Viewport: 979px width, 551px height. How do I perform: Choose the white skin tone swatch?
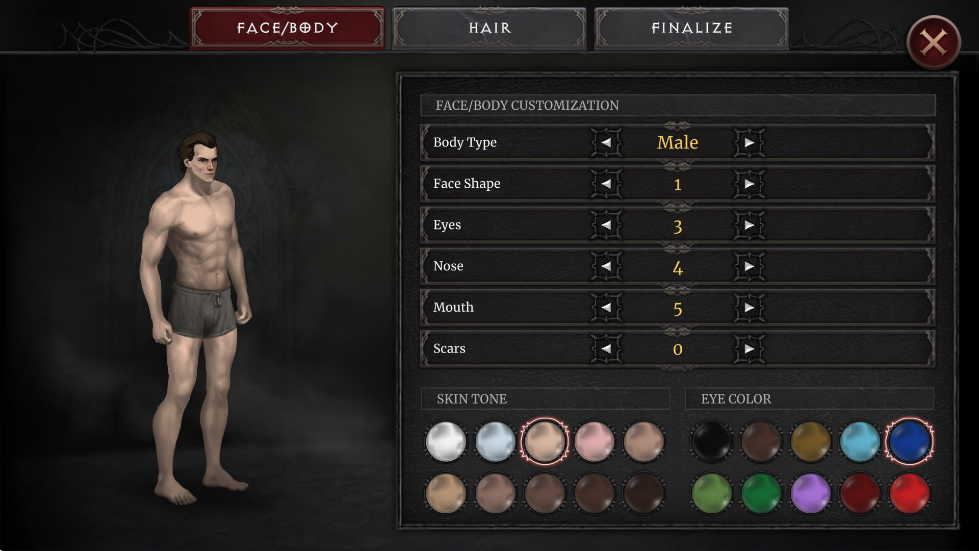(446, 442)
